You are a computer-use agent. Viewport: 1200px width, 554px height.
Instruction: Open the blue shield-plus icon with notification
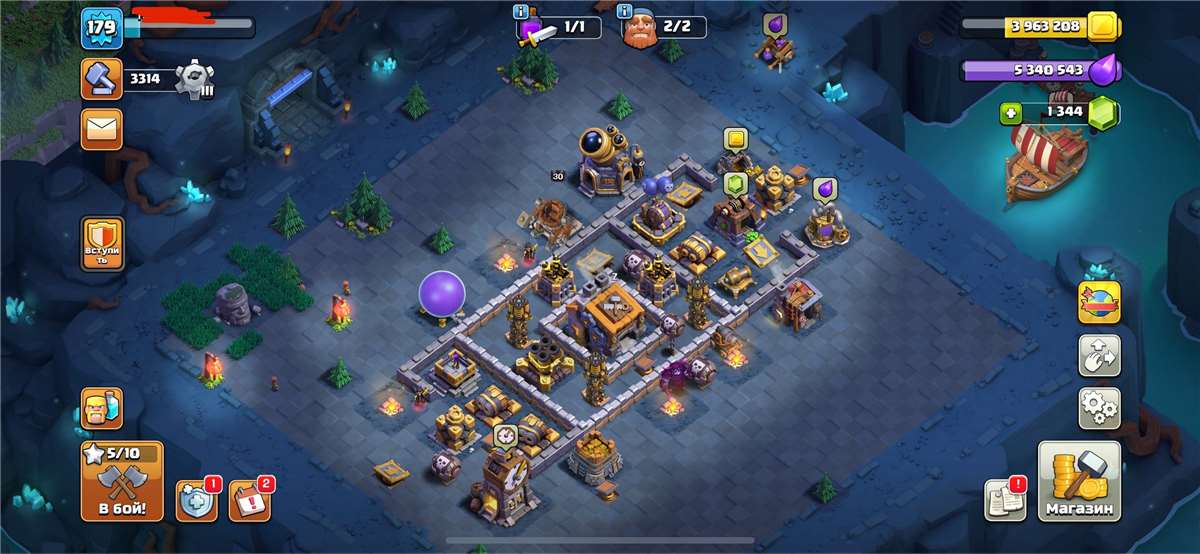[196, 500]
